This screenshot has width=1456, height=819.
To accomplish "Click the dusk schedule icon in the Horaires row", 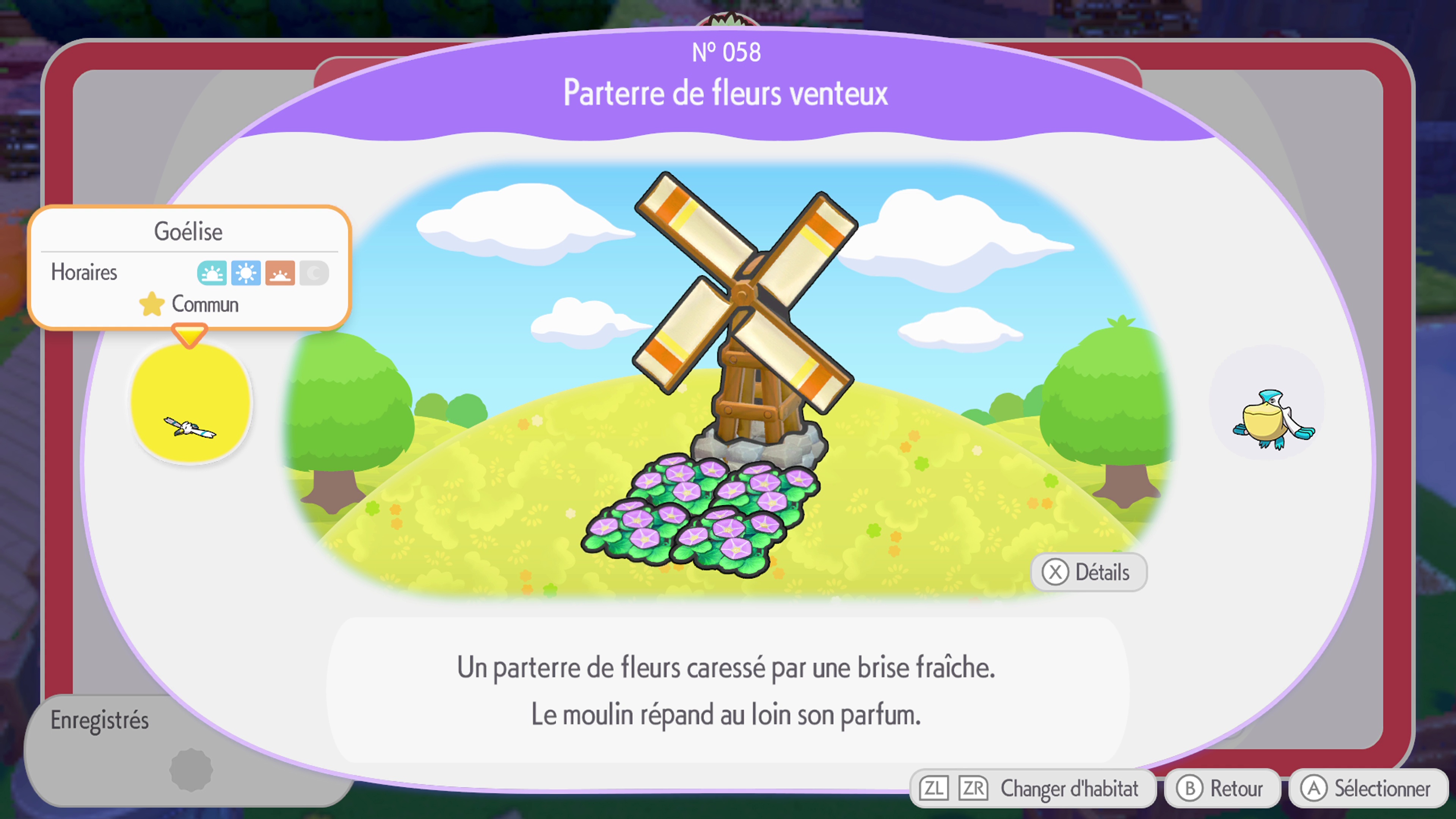I will point(280,273).
